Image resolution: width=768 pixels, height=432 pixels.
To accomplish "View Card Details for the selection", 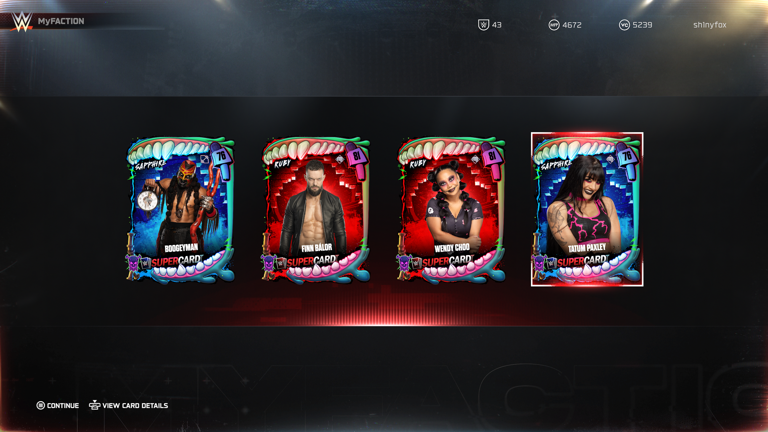I will [x=129, y=406].
